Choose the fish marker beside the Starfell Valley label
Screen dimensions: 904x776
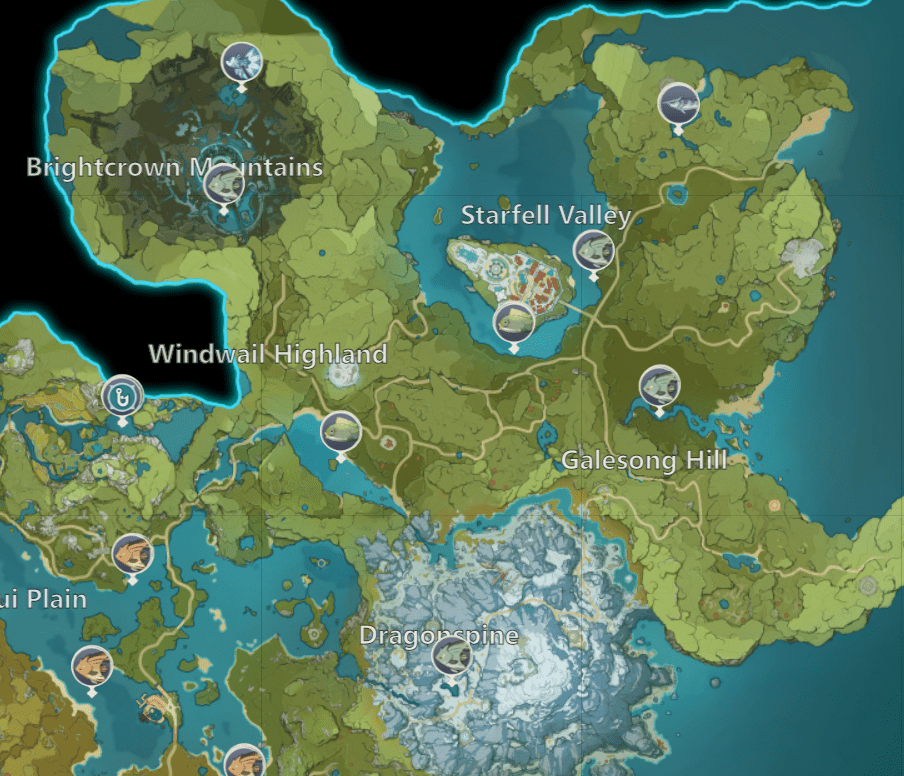point(593,249)
